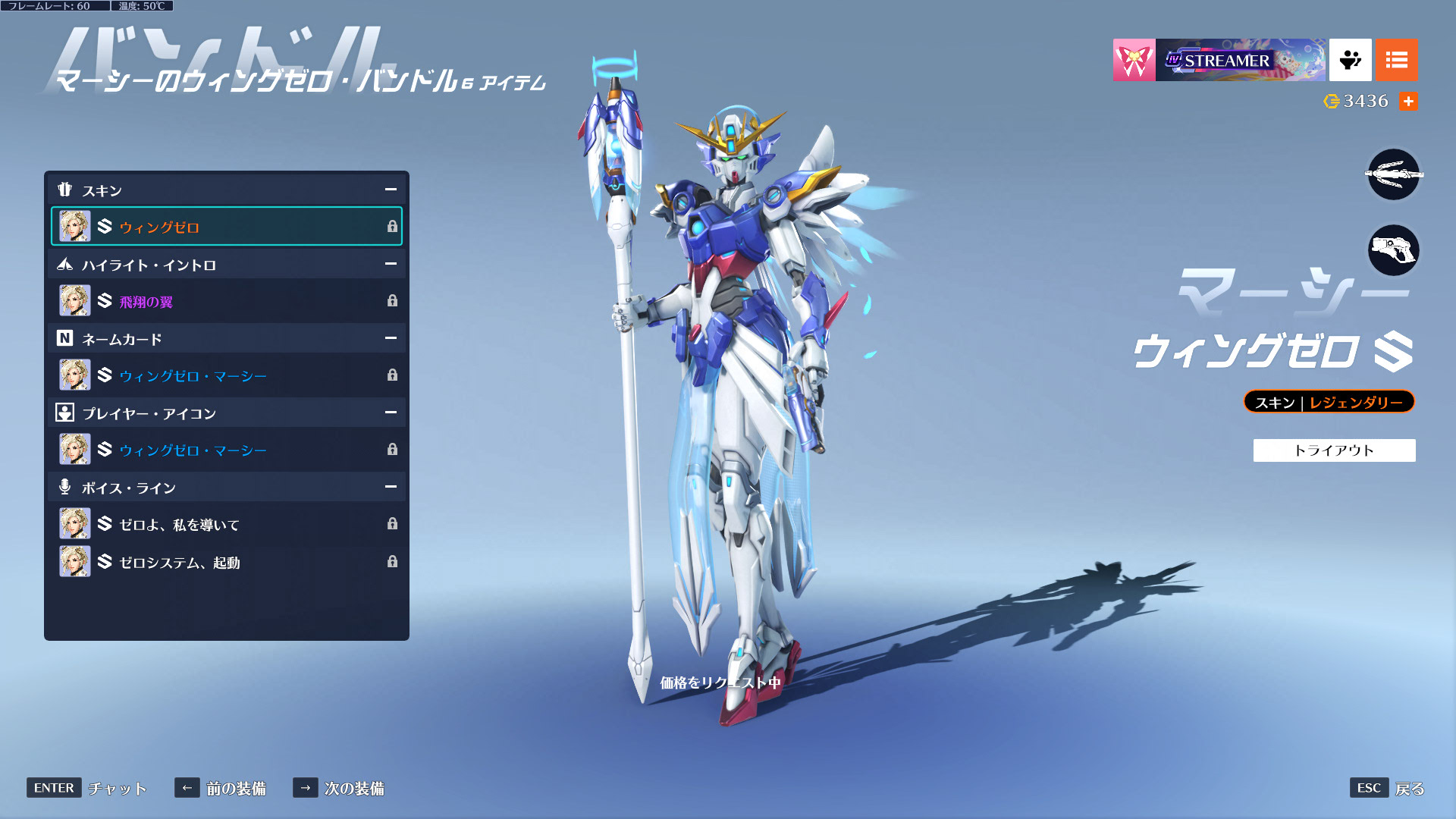
Task: Choose the 飛翔の翼 highlight intro item
Action: [226, 301]
